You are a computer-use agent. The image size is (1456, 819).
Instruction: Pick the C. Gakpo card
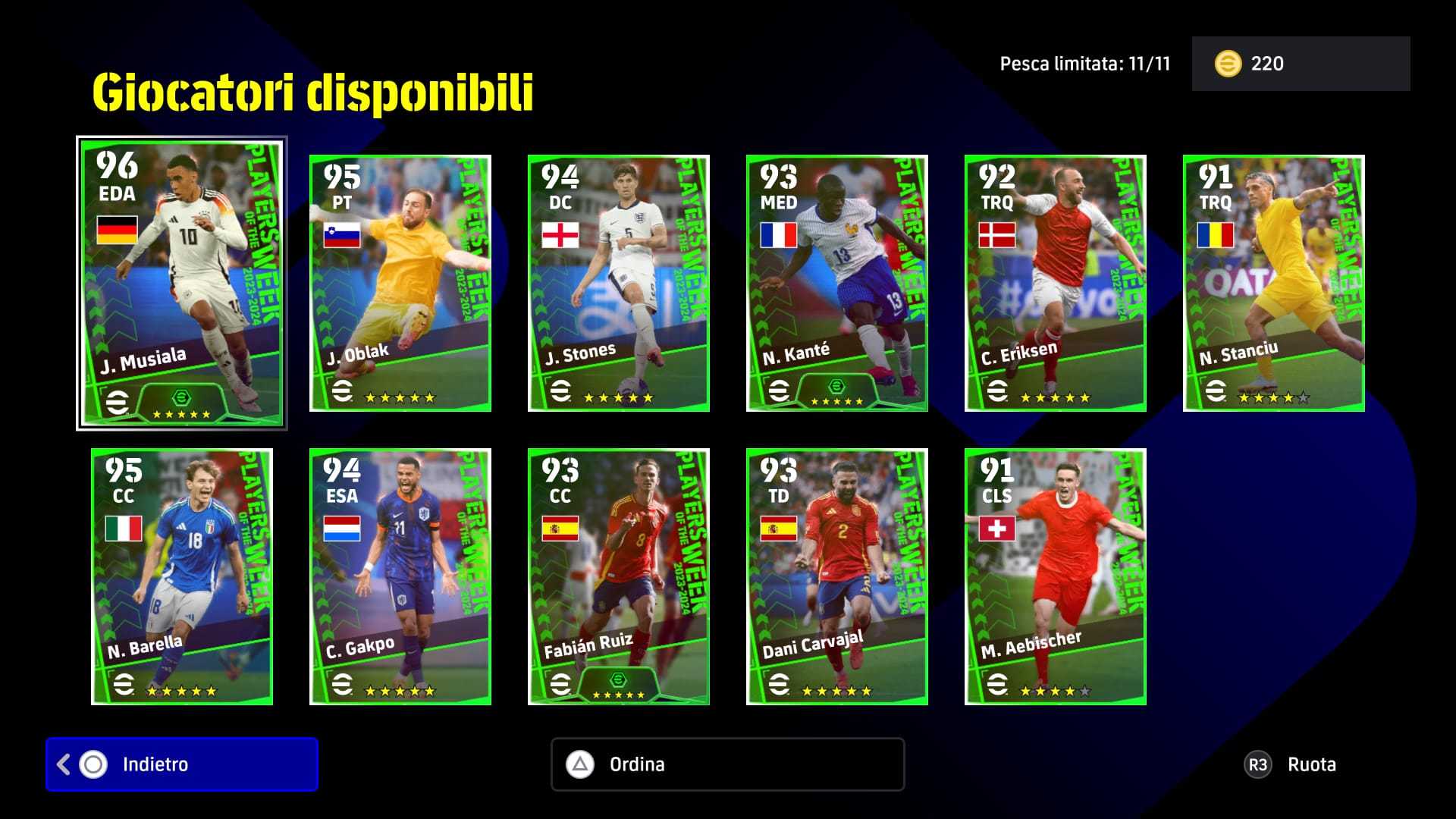(x=400, y=576)
